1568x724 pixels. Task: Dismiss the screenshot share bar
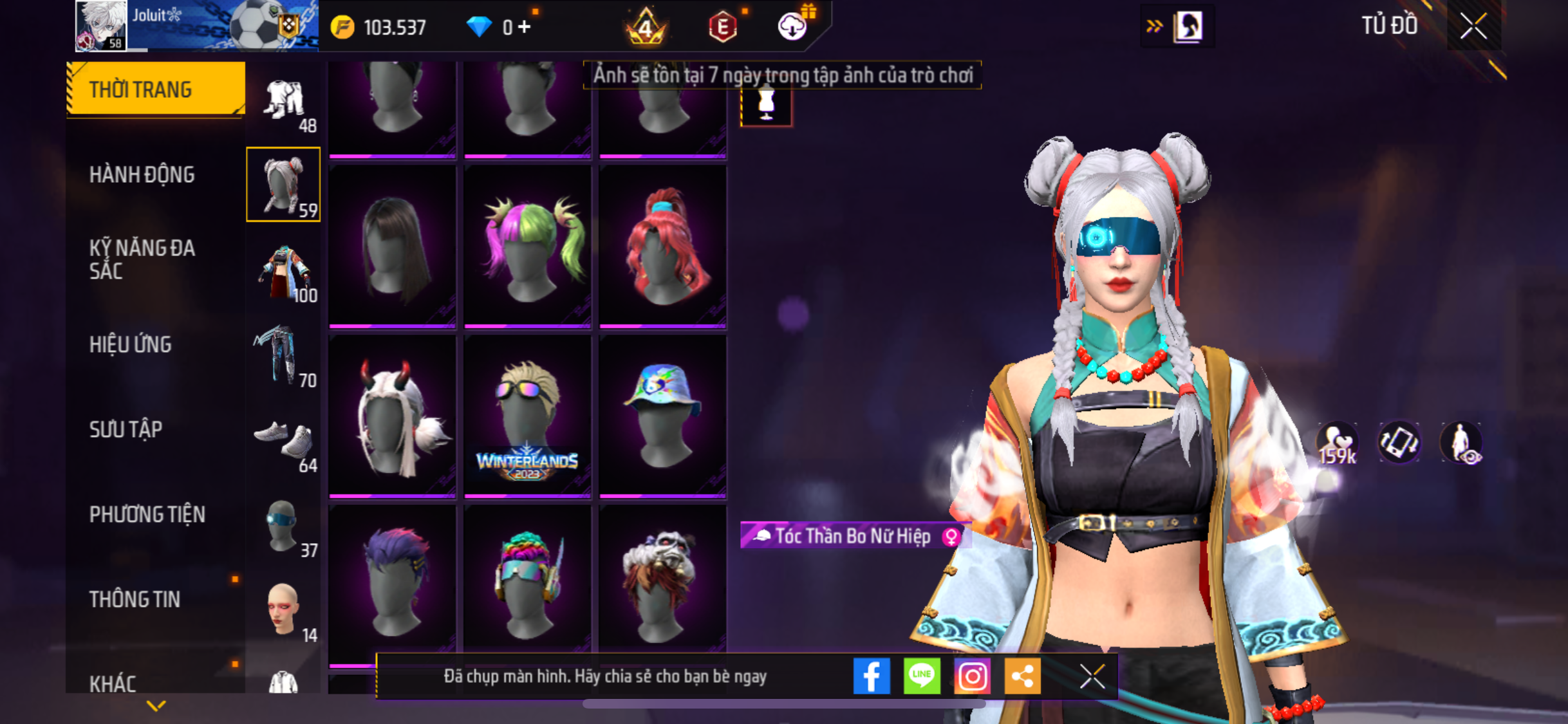[1092, 676]
